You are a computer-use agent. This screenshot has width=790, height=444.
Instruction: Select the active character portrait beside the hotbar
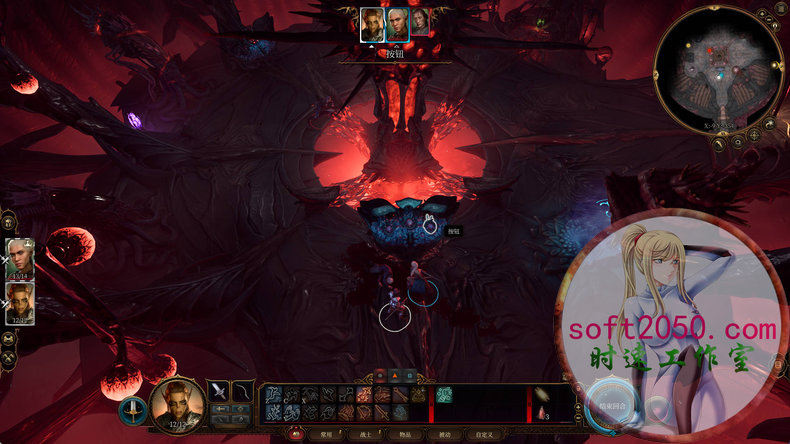(176, 404)
